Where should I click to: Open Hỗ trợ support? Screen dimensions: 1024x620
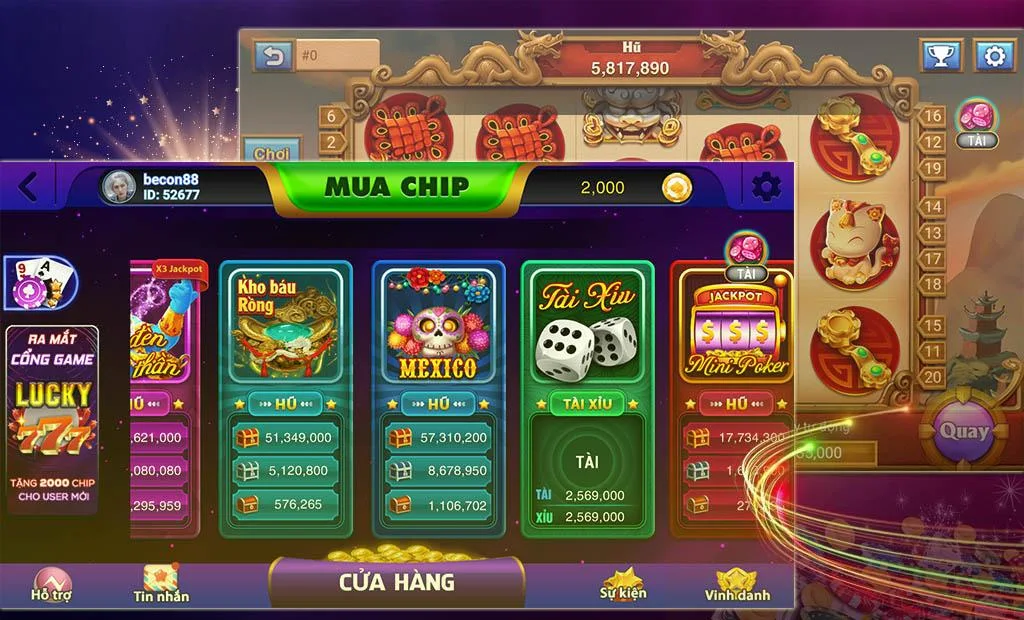point(50,584)
